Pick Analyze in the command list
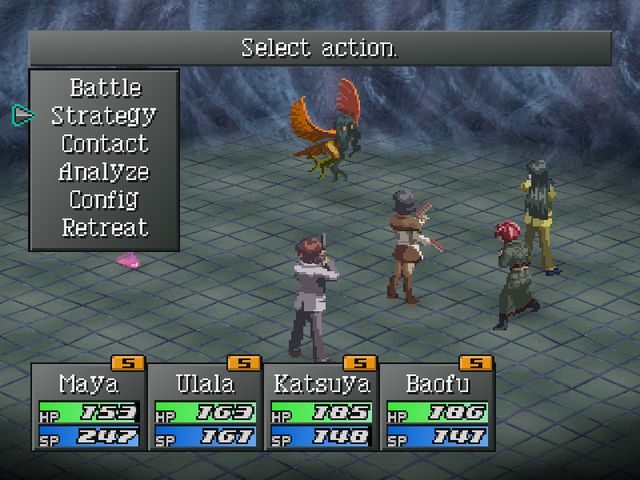The width and height of the screenshot is (640, 480). tap(104, 172)
